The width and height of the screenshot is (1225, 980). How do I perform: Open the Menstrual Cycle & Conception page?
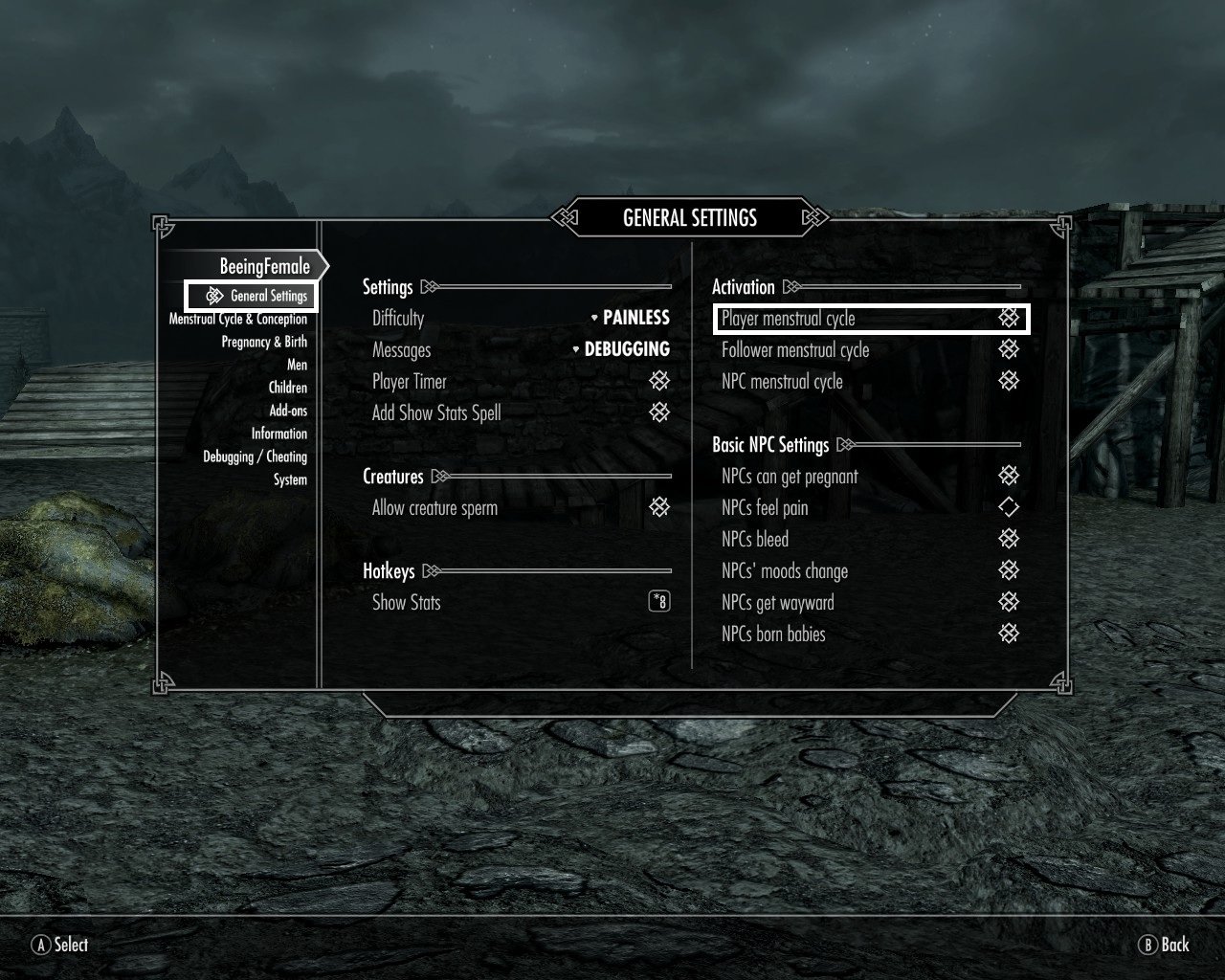tap(238, 320)
